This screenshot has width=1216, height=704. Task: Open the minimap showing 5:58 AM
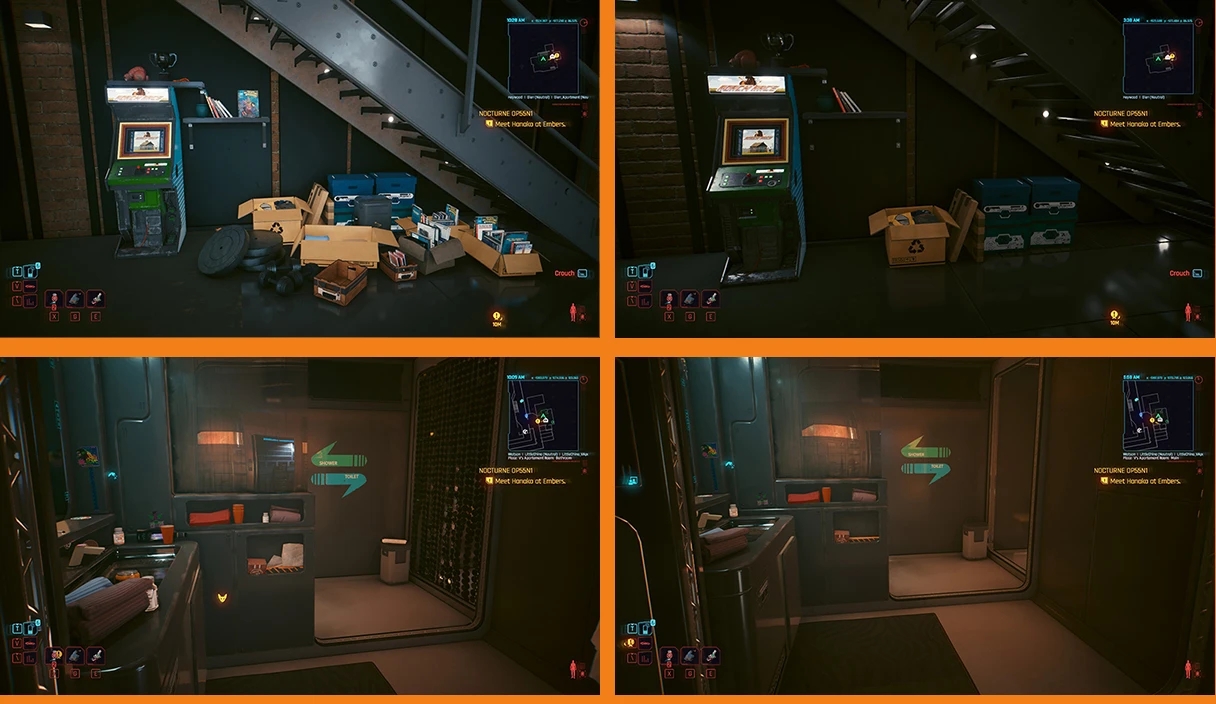pos(1157,413)
